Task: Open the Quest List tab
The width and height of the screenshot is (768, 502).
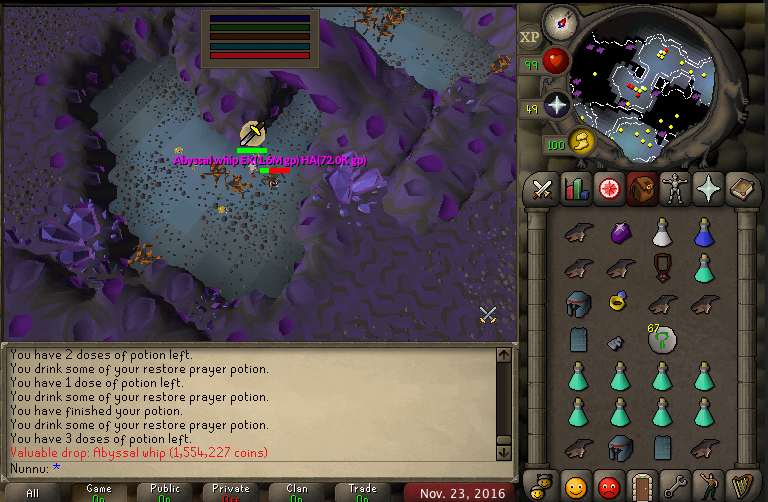Action: [x=607, y=188]
